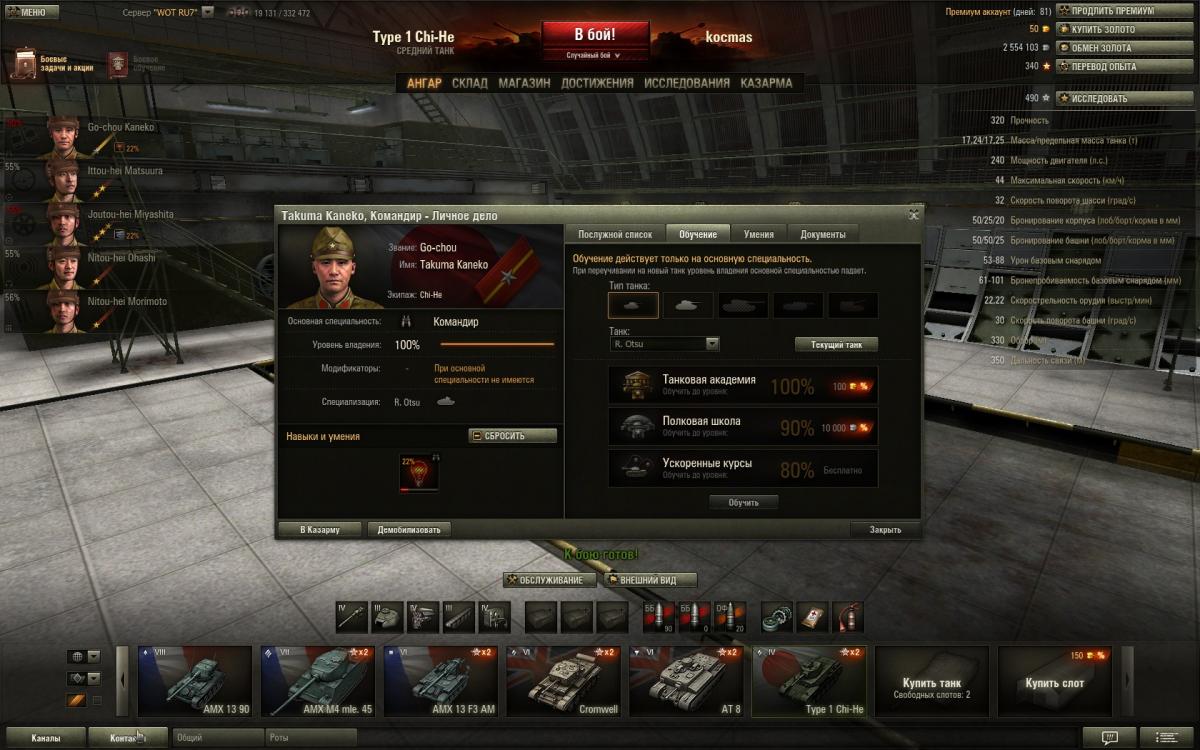This screenshot has width=1200, height=750.
Task: Confirm training with the Обучить button
Action: (x=743, y=502)
